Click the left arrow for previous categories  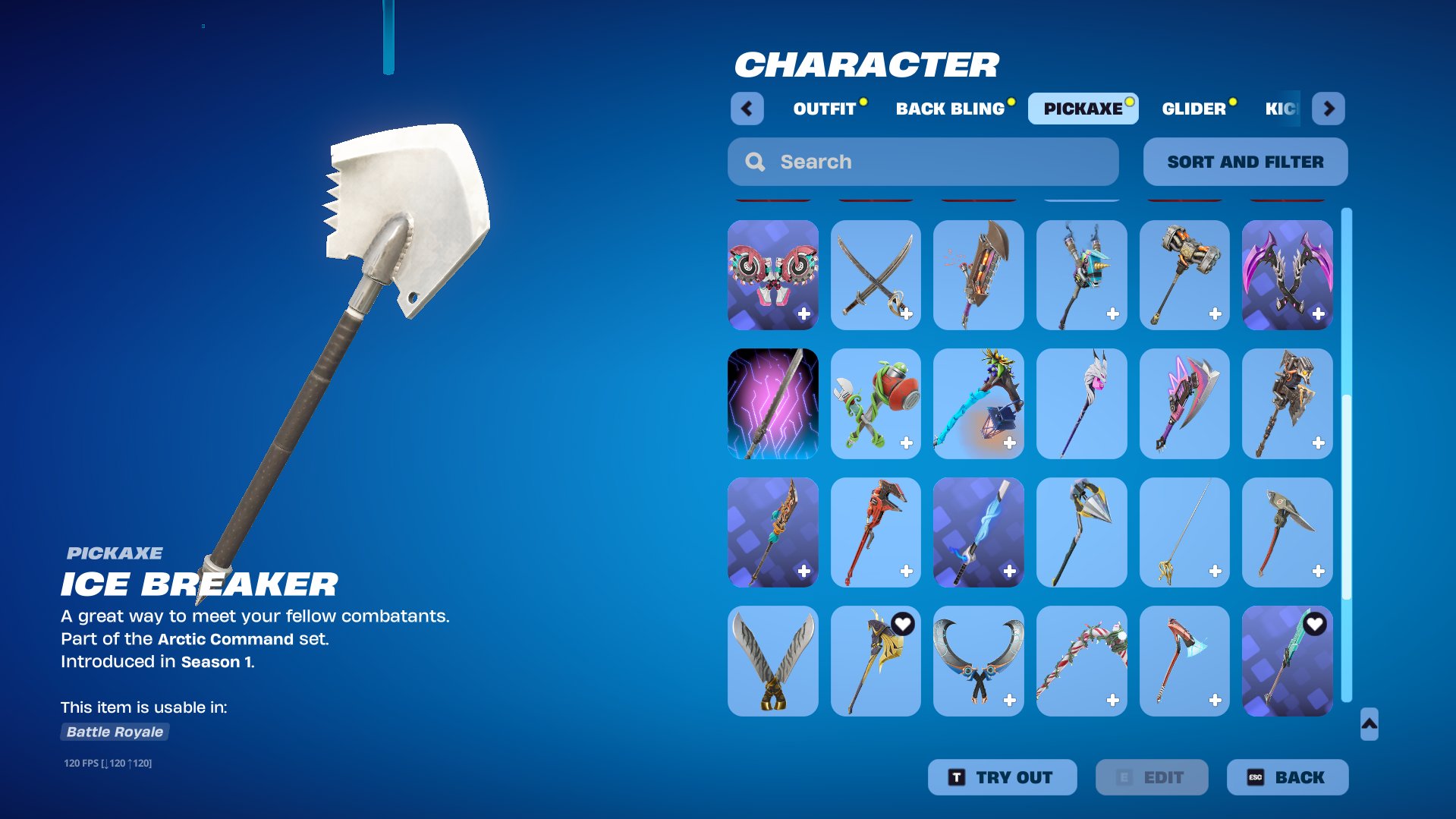[747, 109]
